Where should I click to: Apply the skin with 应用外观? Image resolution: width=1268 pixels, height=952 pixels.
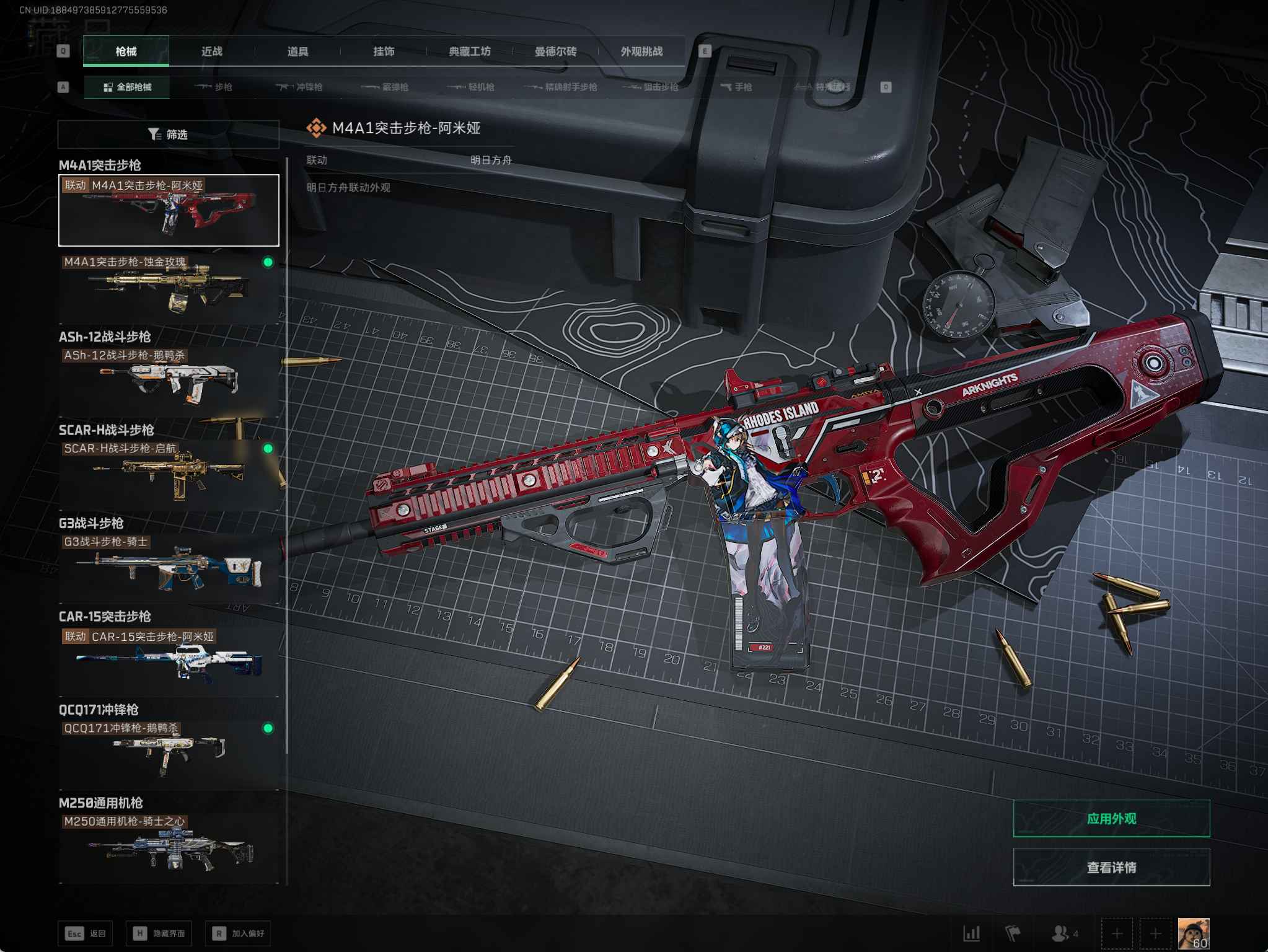(x=1111, y=818)
